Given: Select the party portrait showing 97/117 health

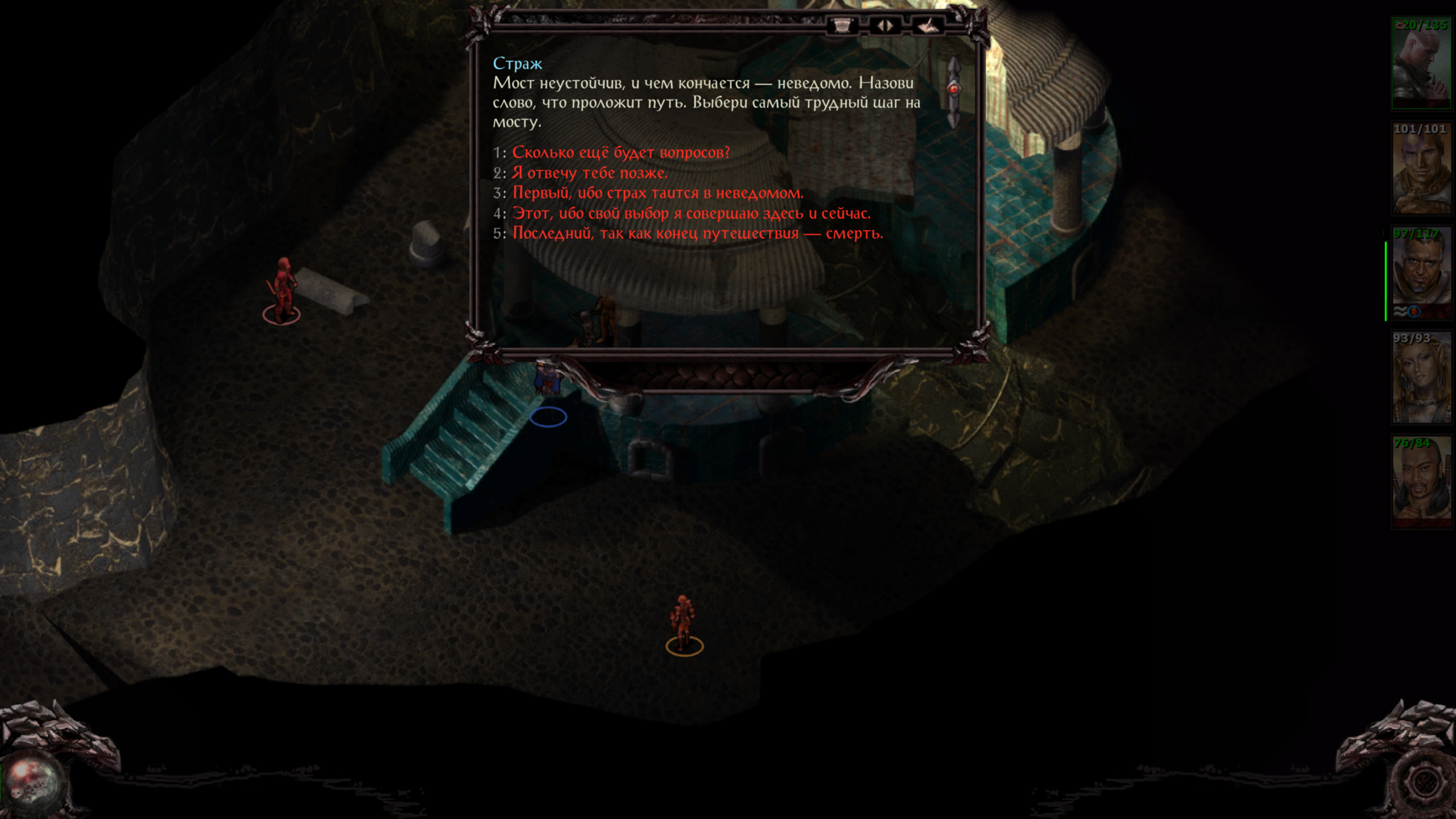Looking at the screenshot, I should coord(1420,274).
